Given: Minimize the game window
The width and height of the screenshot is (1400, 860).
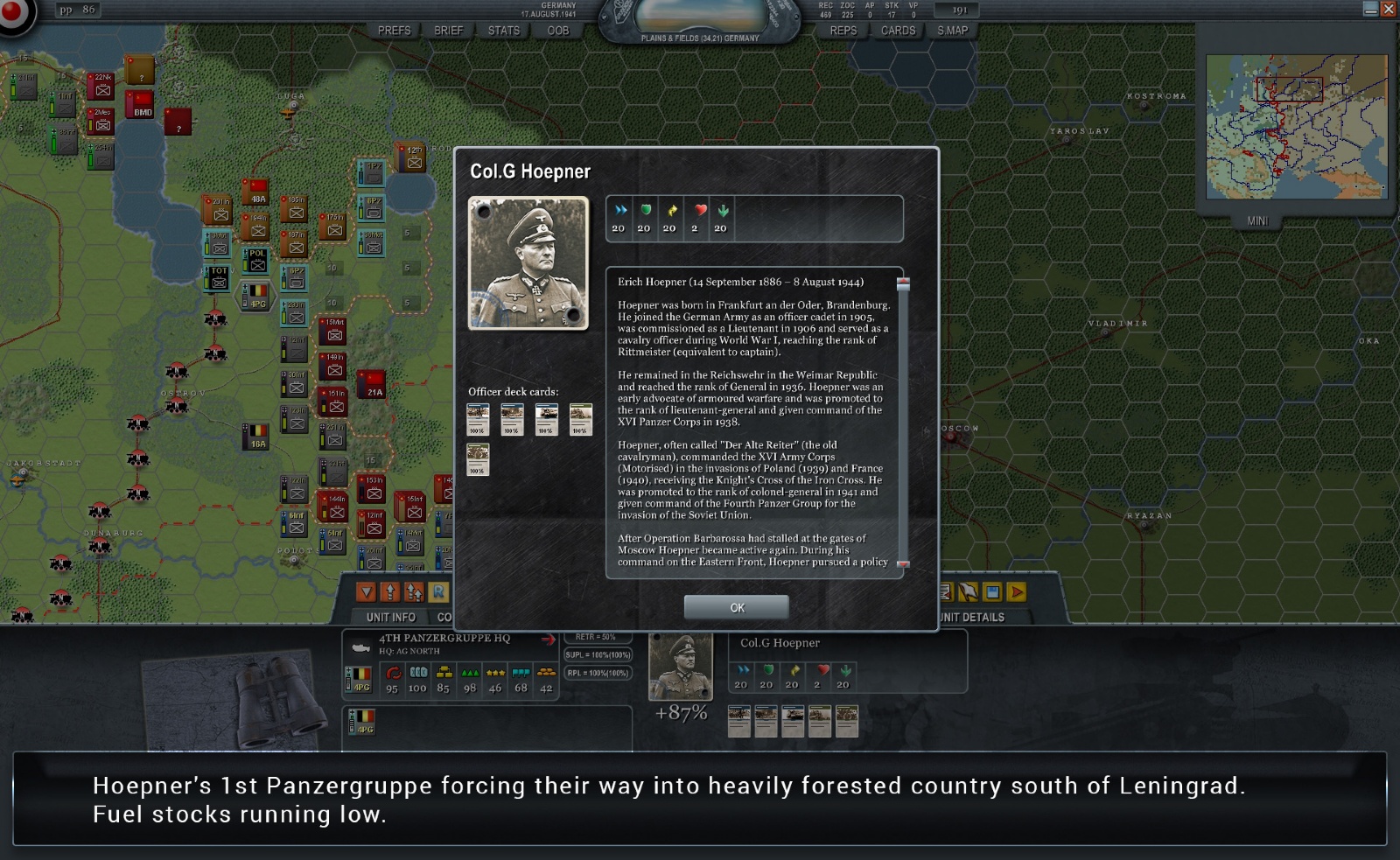Looking at the screenshot, I should tap(1370, 10).
